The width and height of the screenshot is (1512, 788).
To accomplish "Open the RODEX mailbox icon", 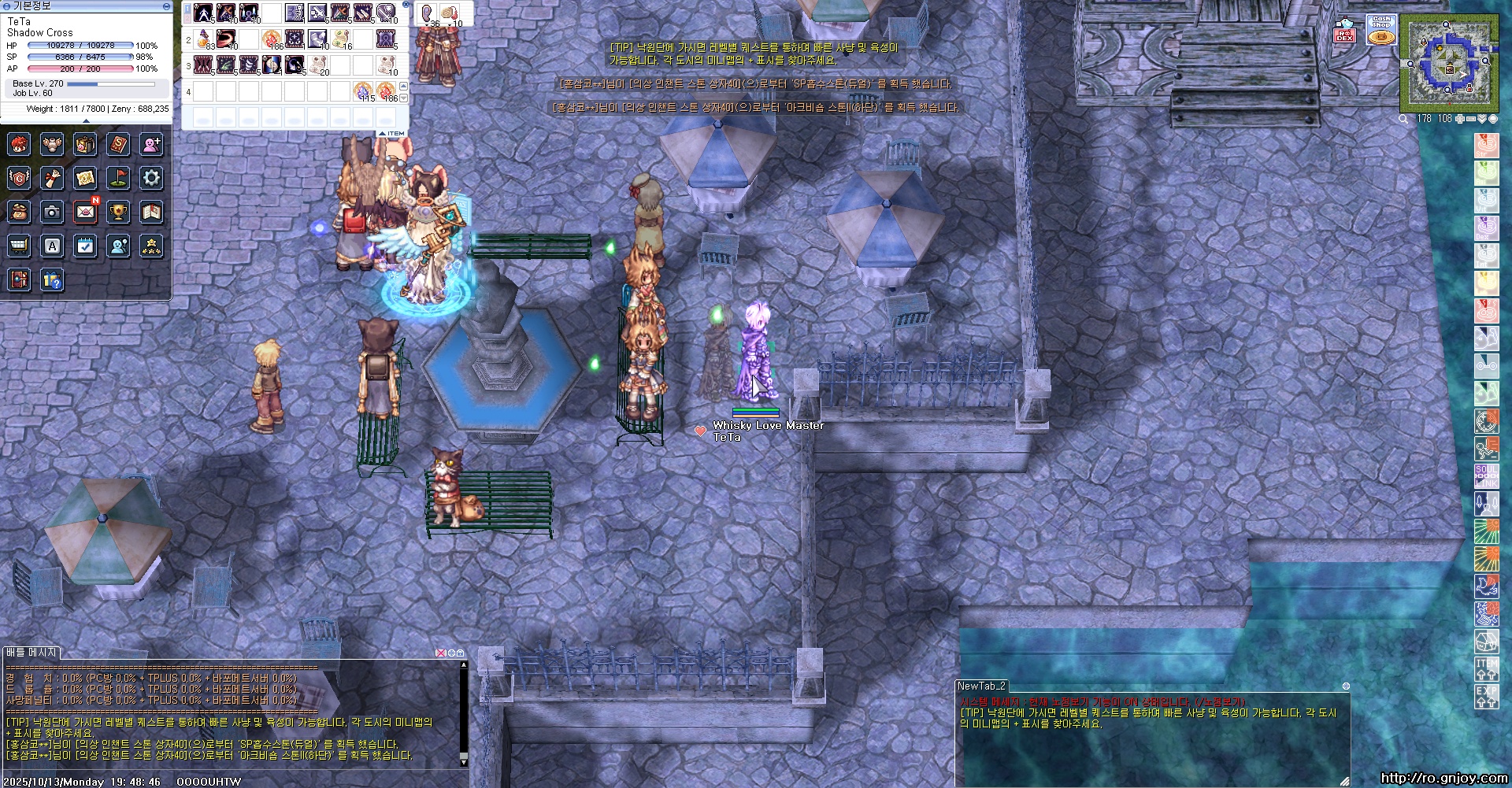I will tap(1345, 30).
